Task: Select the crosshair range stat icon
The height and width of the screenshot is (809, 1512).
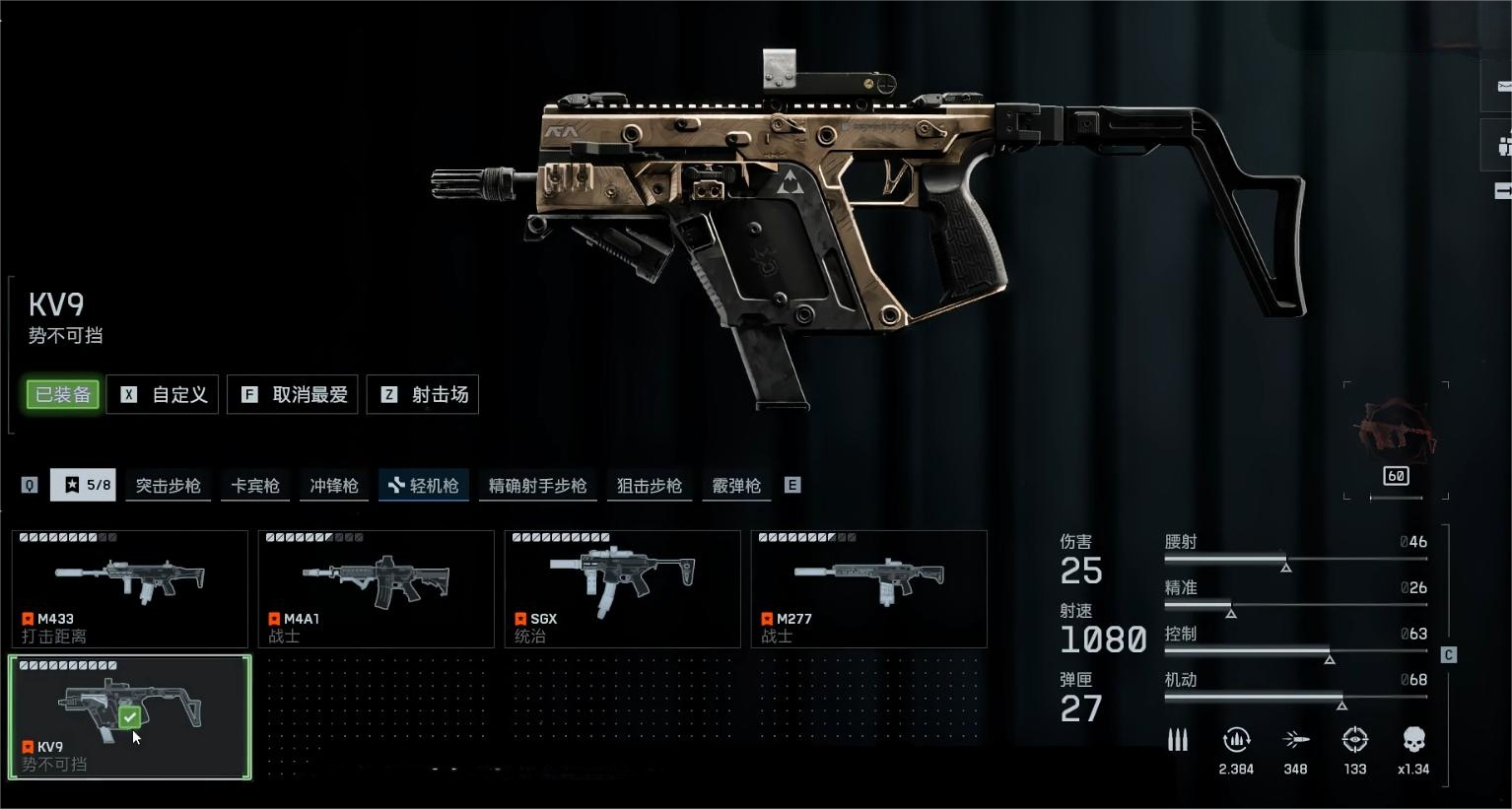Action: tap(1355, 741)
